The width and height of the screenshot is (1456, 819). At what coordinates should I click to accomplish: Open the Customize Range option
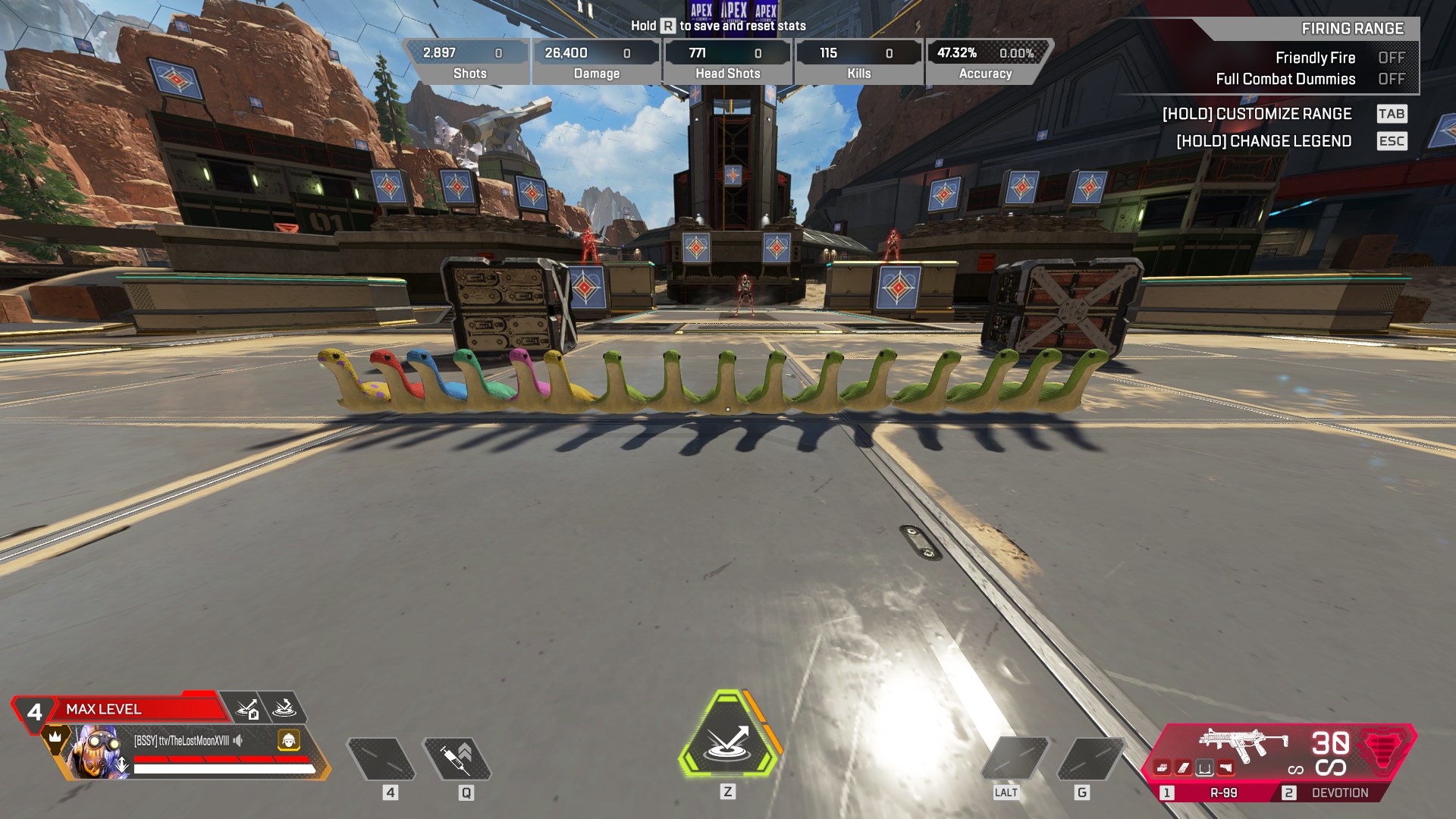pyautogui.click(x=1257, y=114)
